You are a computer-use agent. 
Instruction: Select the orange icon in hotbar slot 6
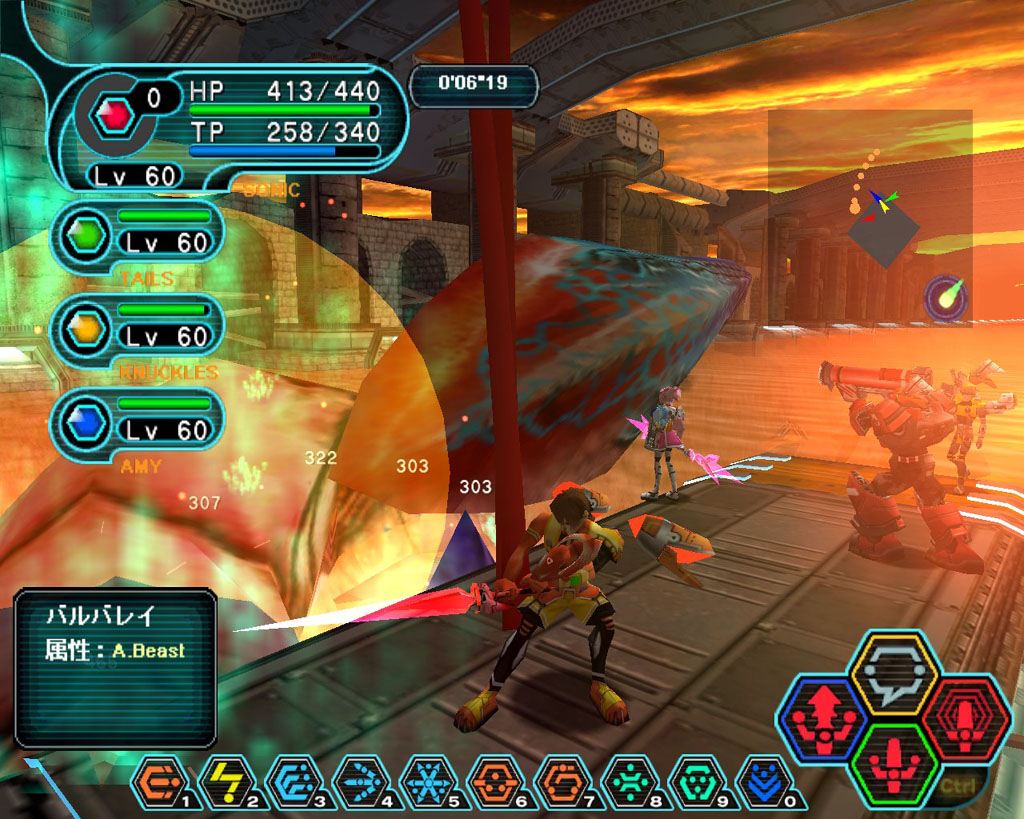(x=495, y=782)
